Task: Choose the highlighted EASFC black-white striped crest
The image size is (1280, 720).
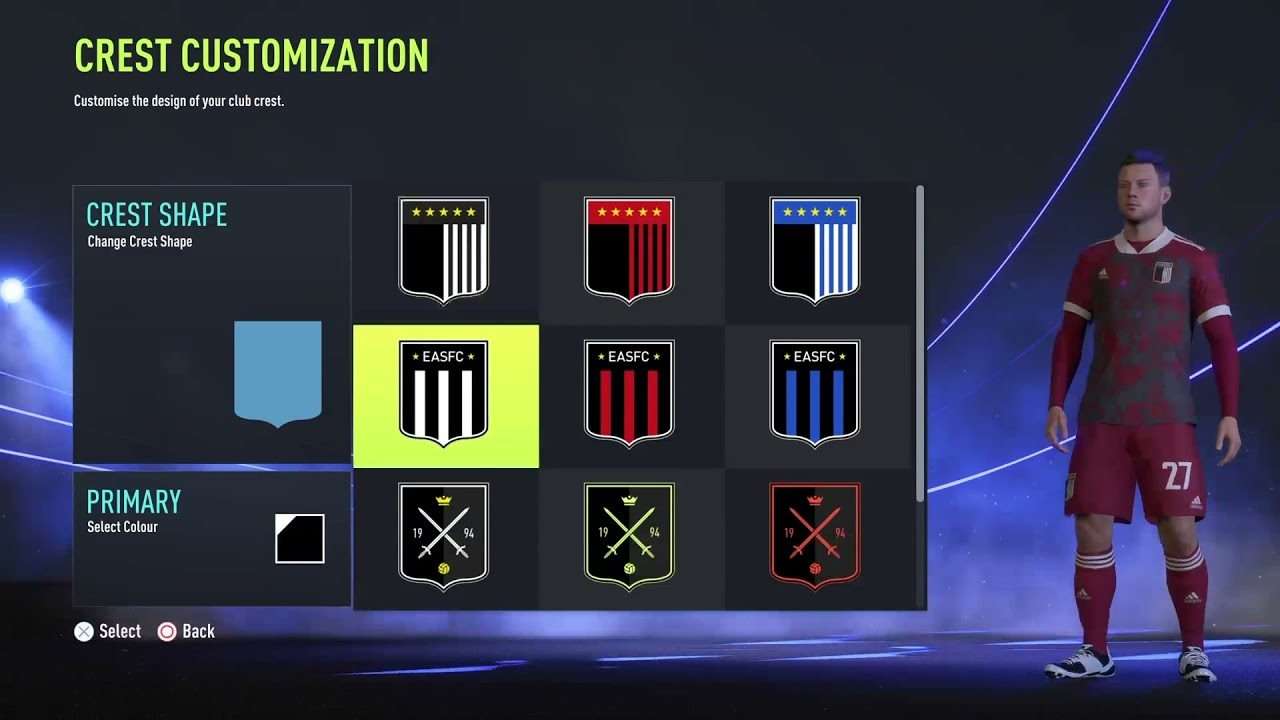Action: [x=445, y=396]
